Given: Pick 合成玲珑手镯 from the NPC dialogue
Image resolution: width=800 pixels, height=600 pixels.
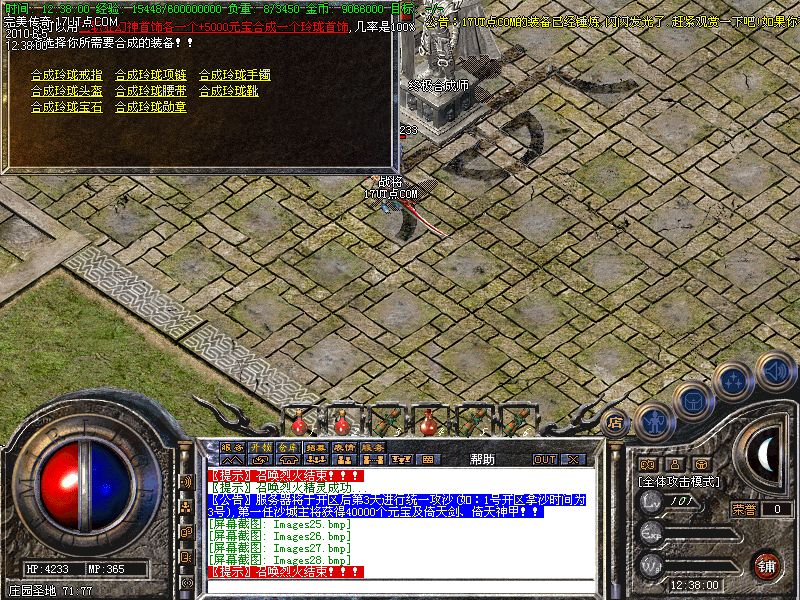Looking at the screenshot, I should click(x=234, y=75).
